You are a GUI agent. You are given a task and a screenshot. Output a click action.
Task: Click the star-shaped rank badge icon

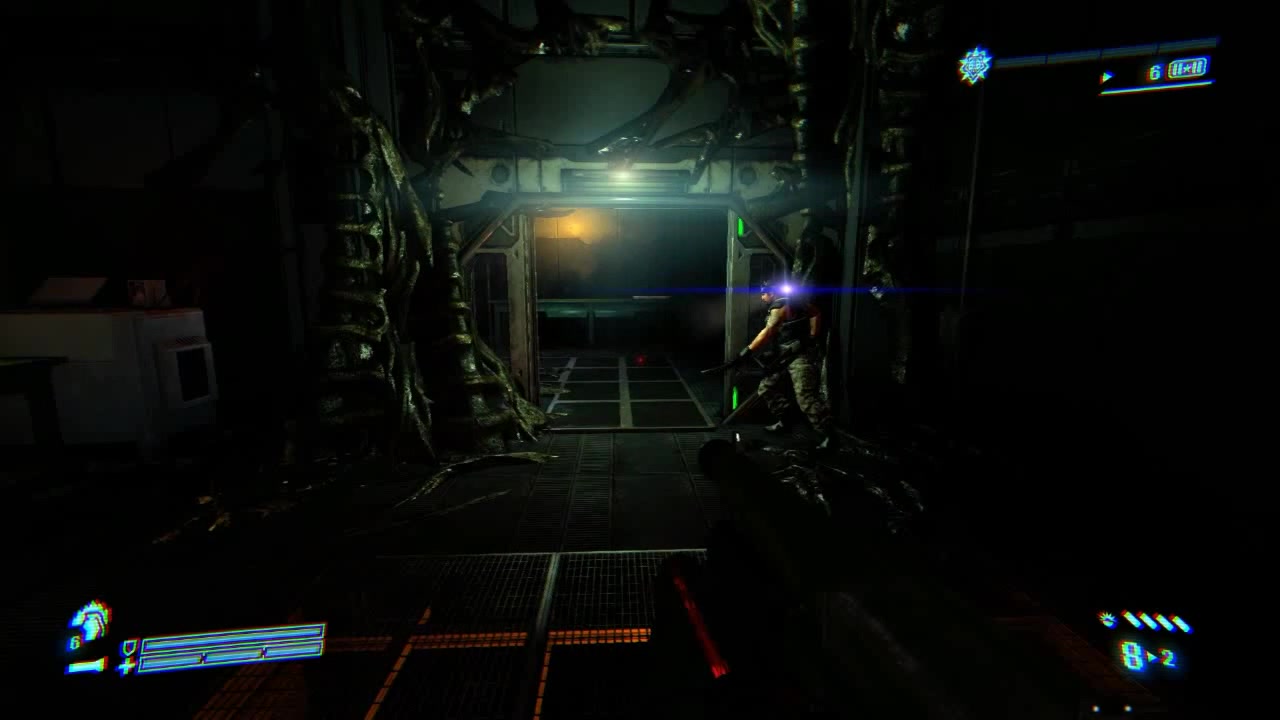pos(974,65)
